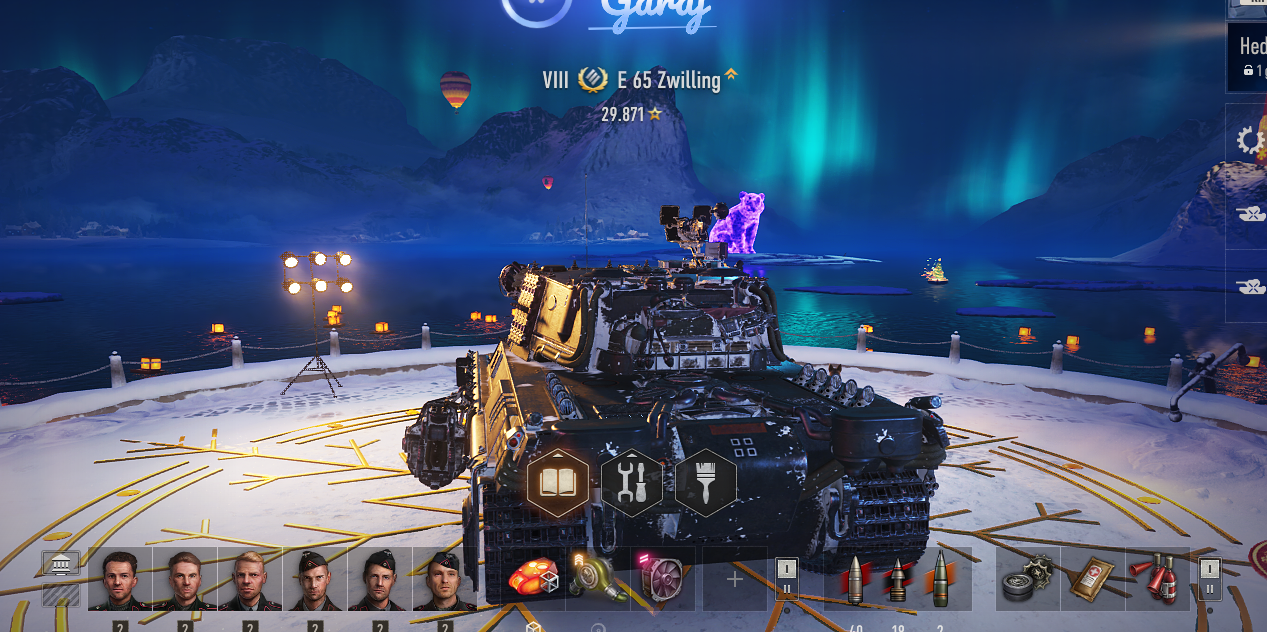Screen dimensions: 1267x632
Task: Click the empty plus equipment slot
Action: [x=734, y=579]
